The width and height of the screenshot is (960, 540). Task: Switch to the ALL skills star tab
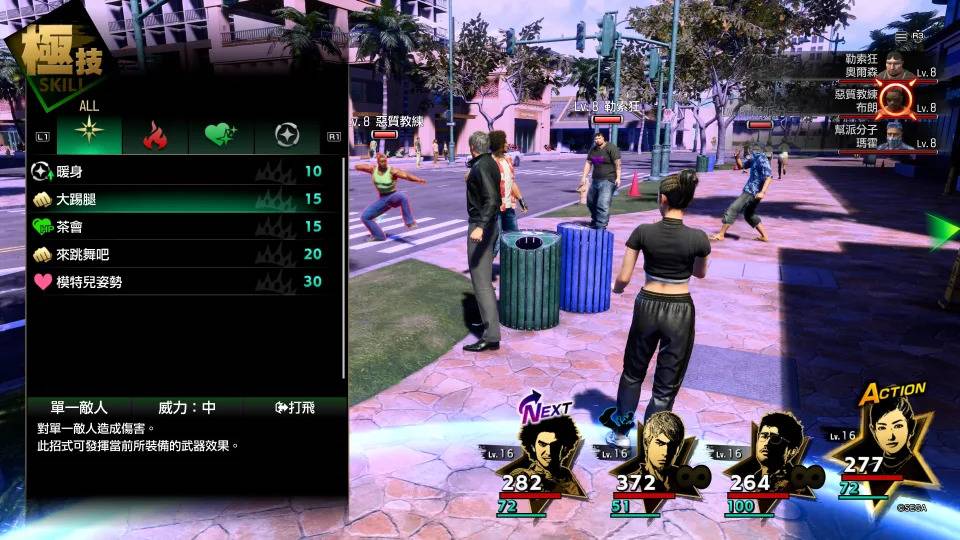(x=89, y=135)
